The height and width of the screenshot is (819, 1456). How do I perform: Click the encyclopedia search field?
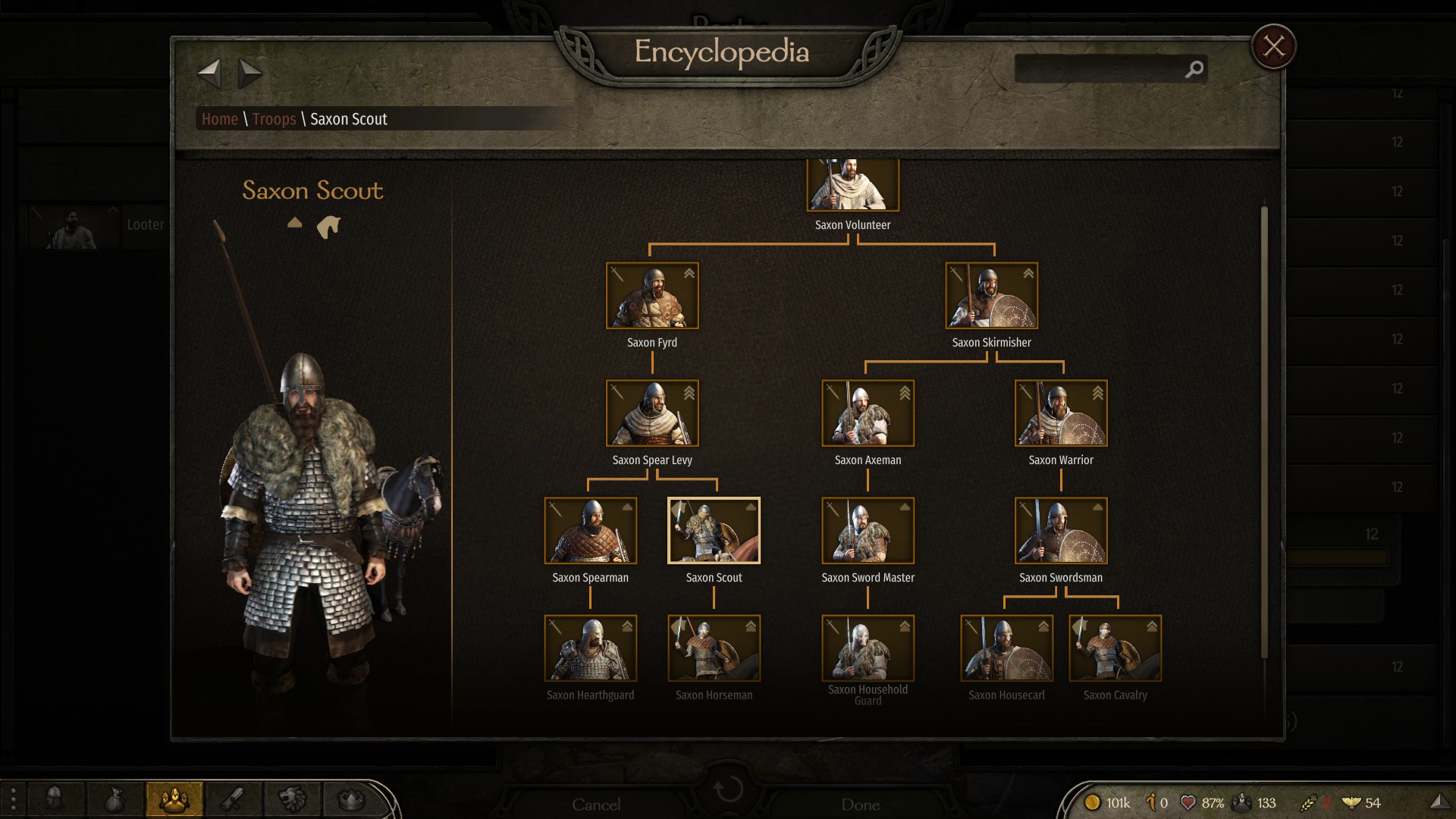[1100, 69]
